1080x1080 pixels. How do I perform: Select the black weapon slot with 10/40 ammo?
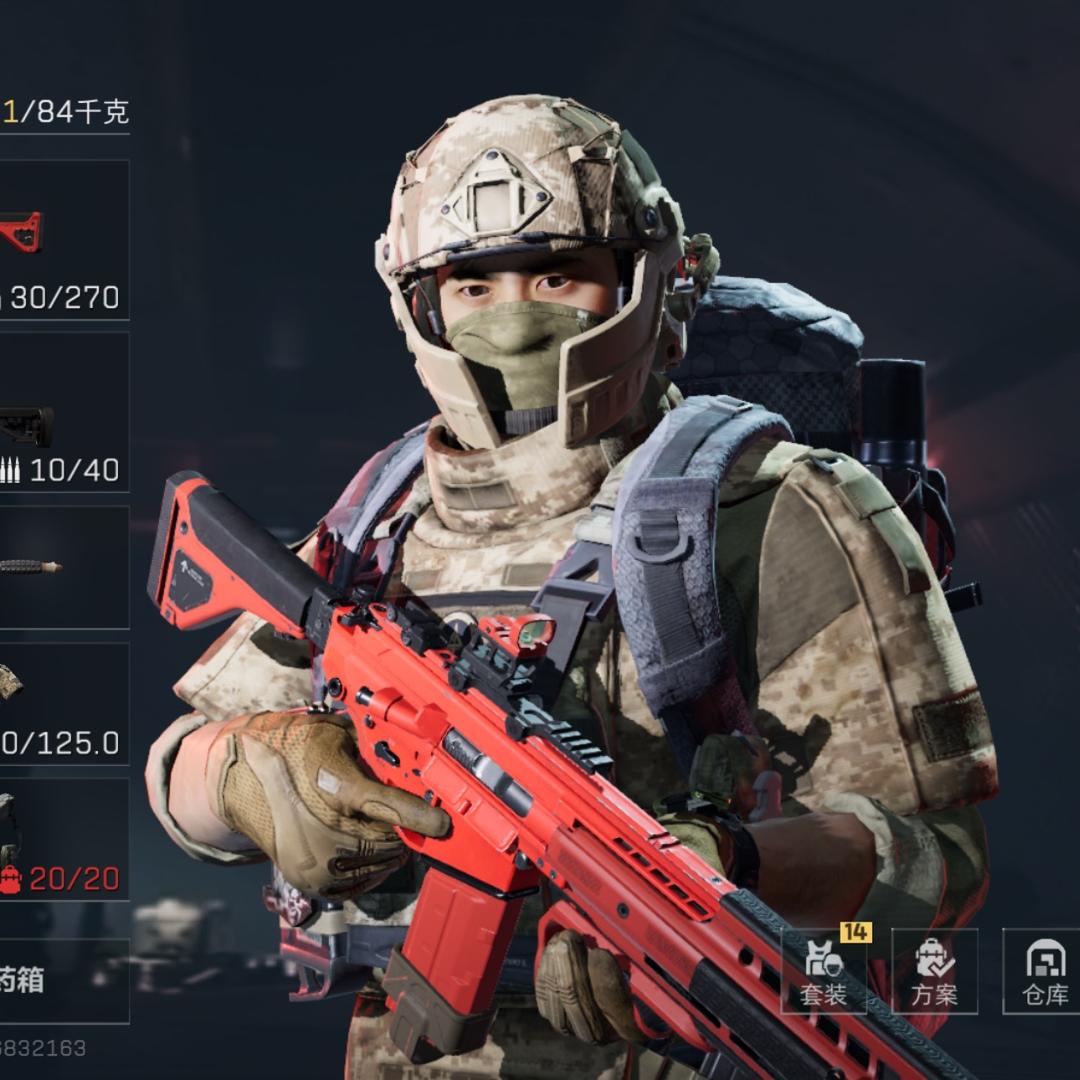pyautogui.click(x=62, y=412)
